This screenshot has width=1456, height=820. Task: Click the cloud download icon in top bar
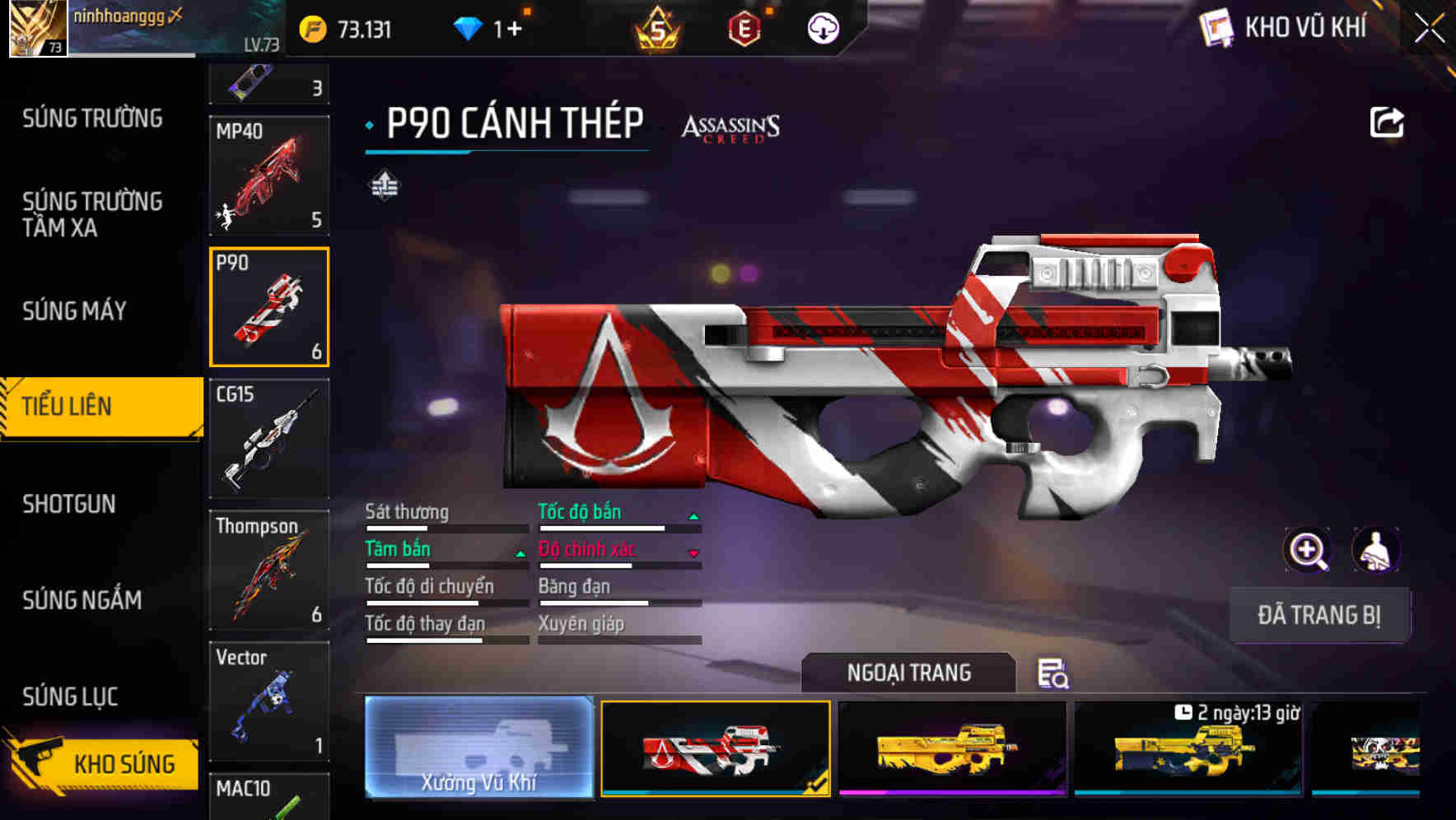pyautogui.click(x=823, y=27)
